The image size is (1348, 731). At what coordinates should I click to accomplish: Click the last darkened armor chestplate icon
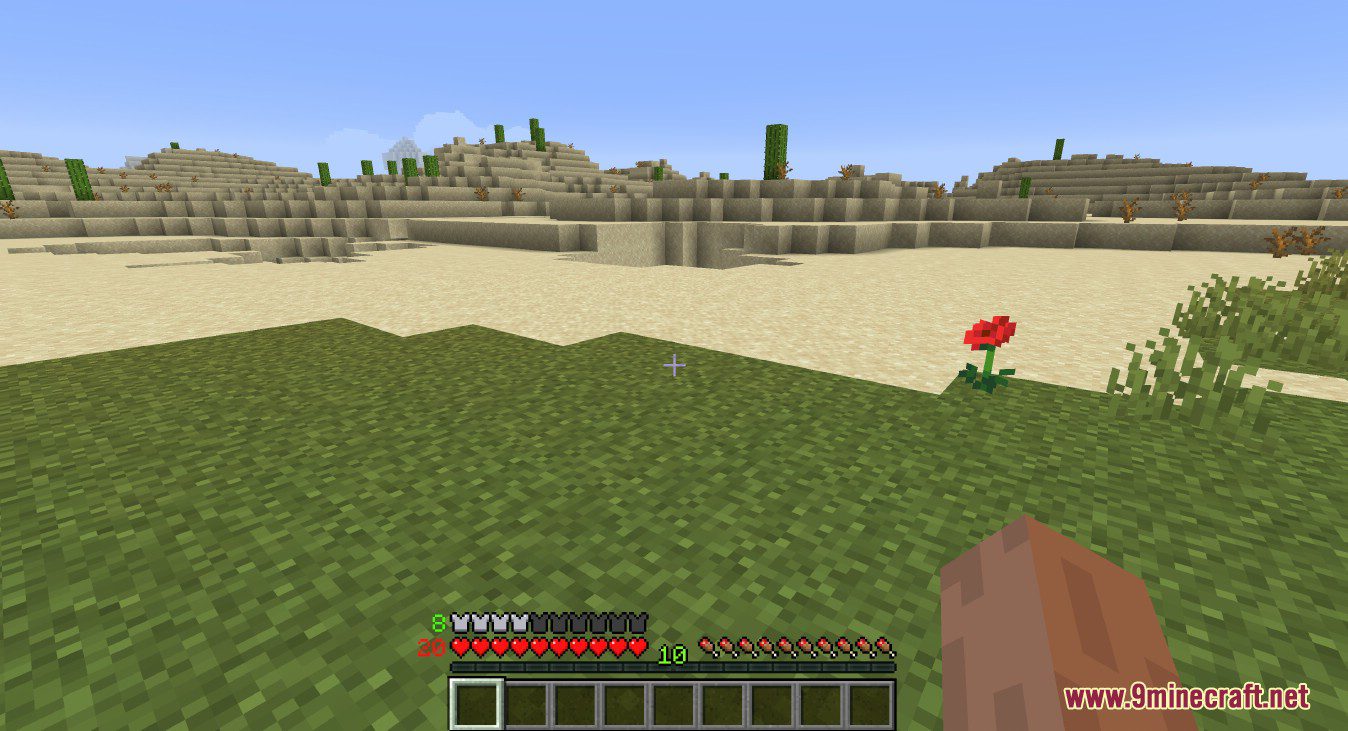[637, 623]
